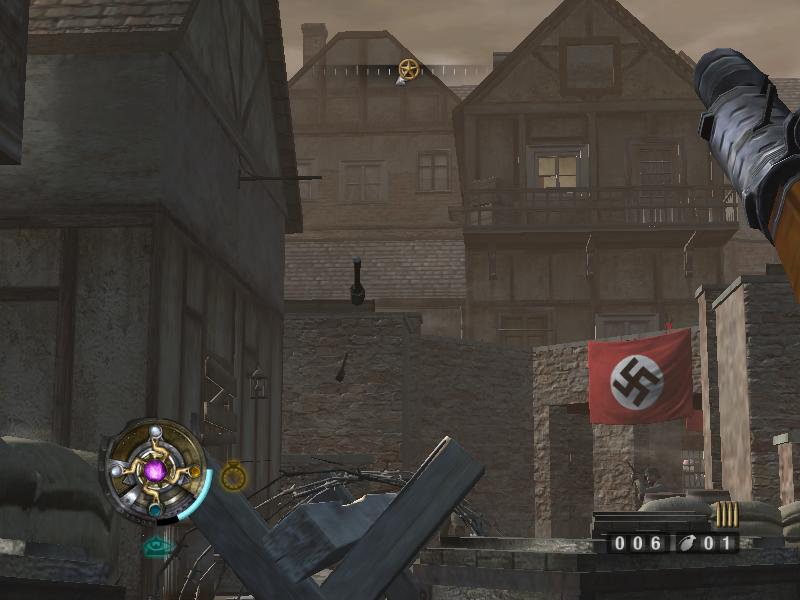Viewport: 800px width, 600px height.
Task: Select the white gem atop the medallion
Action: [155, 432]
